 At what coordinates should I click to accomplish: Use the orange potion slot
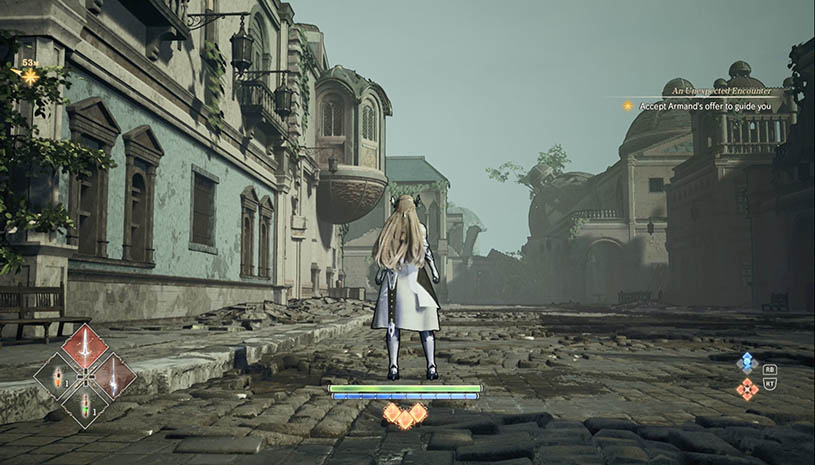(x=57, y=378)
